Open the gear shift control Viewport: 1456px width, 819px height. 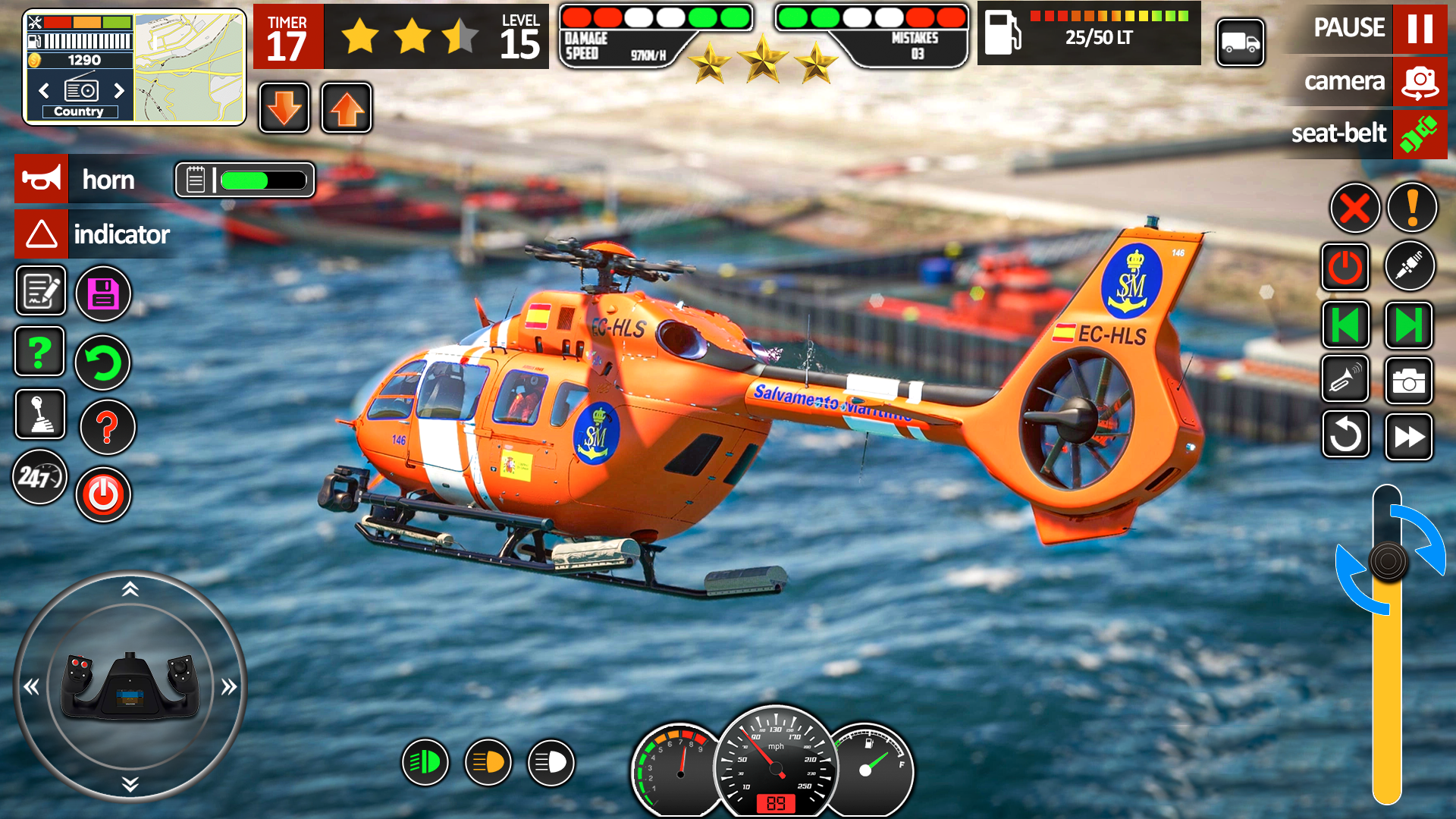[x=40, y=415]
